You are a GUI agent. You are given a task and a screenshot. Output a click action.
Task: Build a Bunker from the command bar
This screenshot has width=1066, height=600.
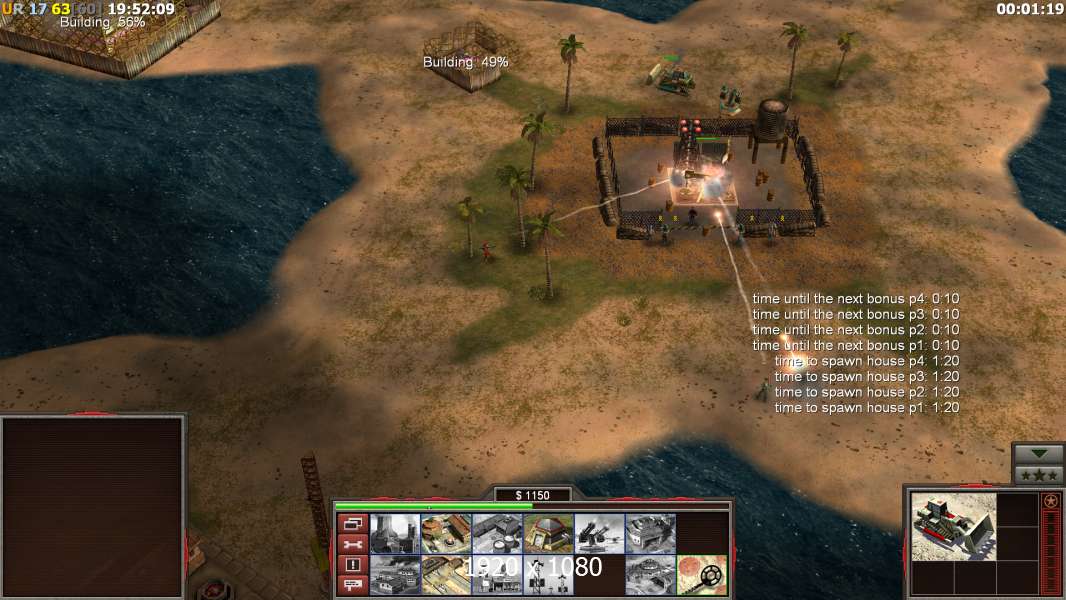point(548,534)
